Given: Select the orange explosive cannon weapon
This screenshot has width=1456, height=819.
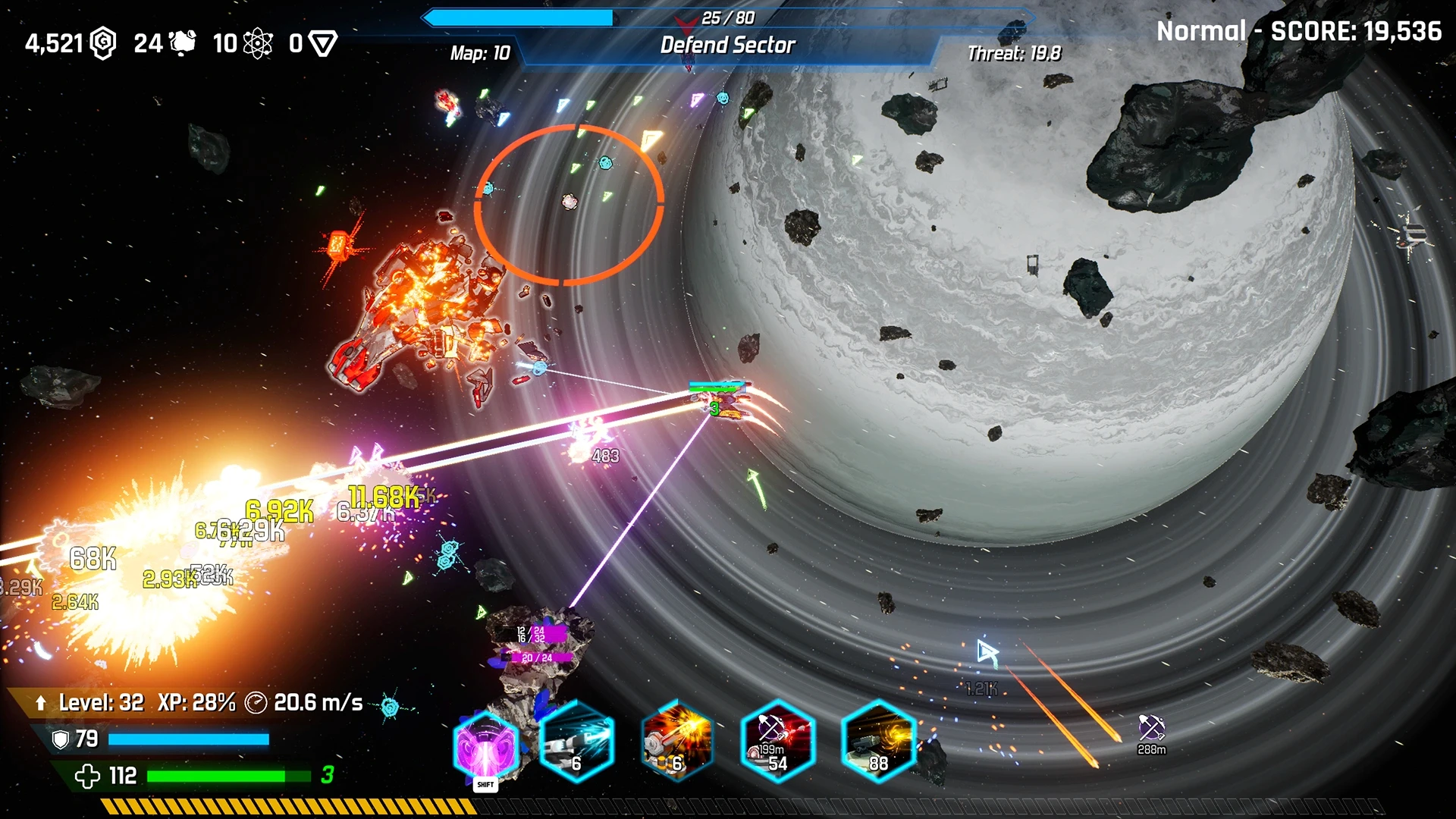Looking at the screenshot, I should click(x=677, y=742).
